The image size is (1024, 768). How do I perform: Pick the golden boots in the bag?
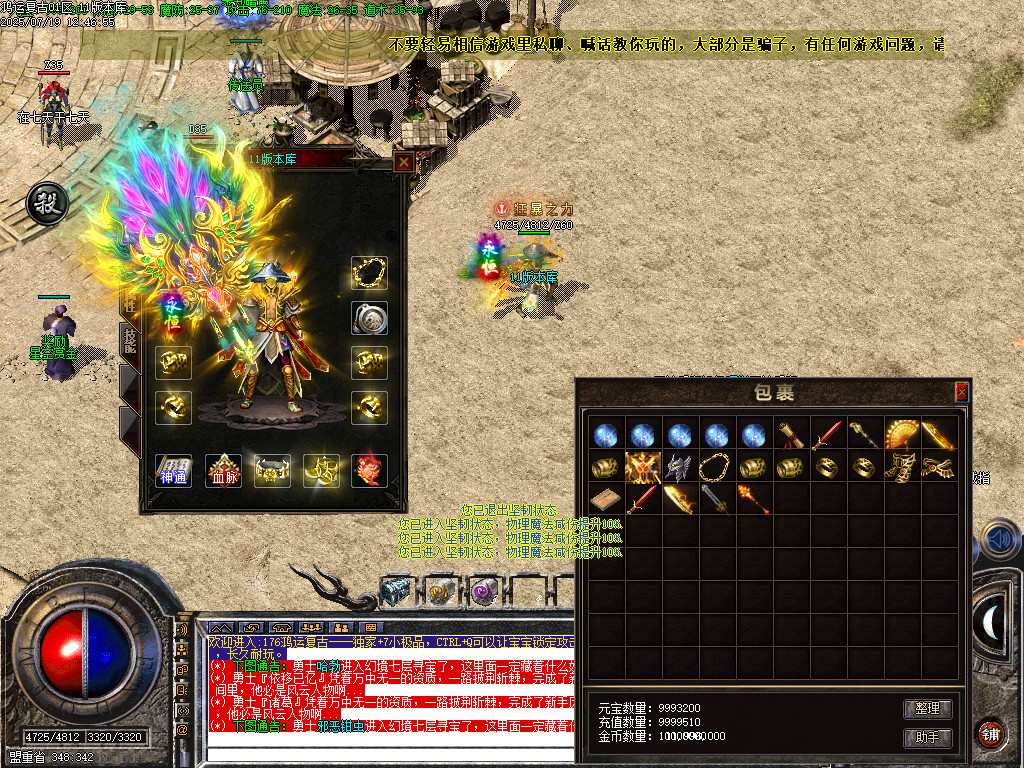[901, 467]
